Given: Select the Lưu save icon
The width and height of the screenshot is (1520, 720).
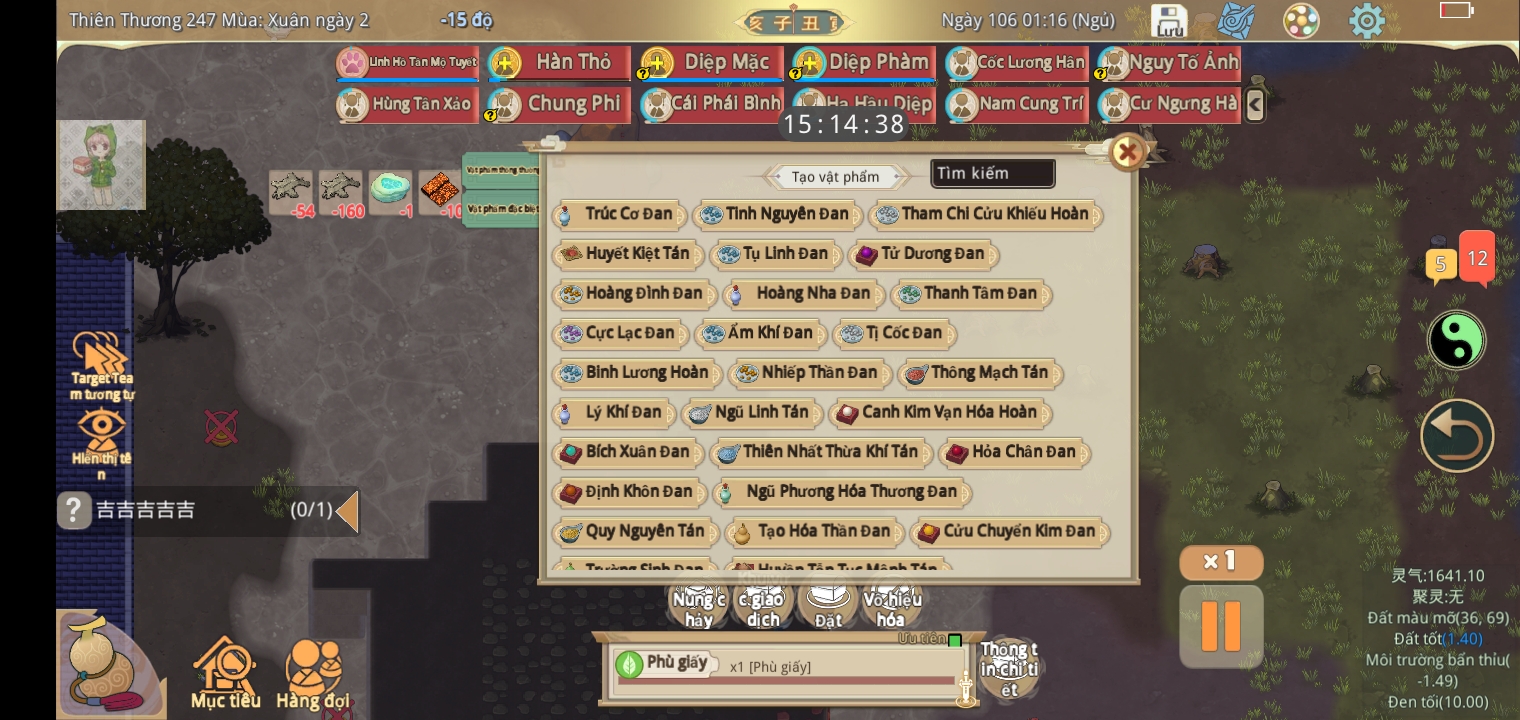Looking at the screenshot, I should (x=1169, y=20).
